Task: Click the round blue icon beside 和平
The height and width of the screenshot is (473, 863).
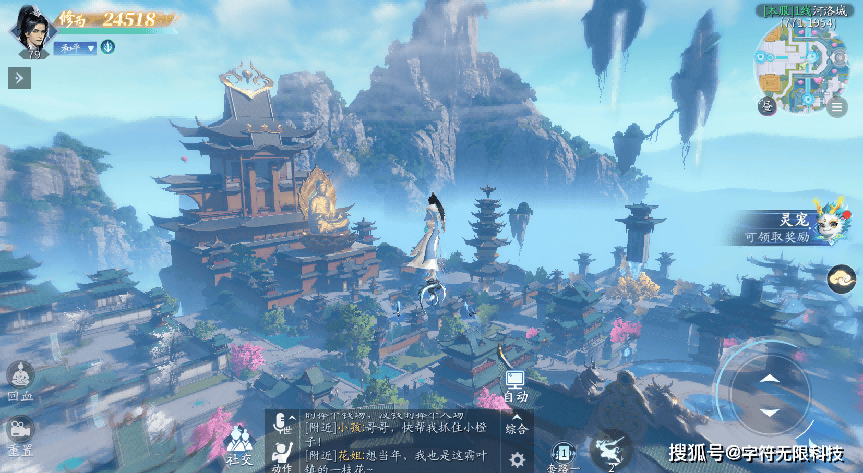Action: tap(108, 47)
